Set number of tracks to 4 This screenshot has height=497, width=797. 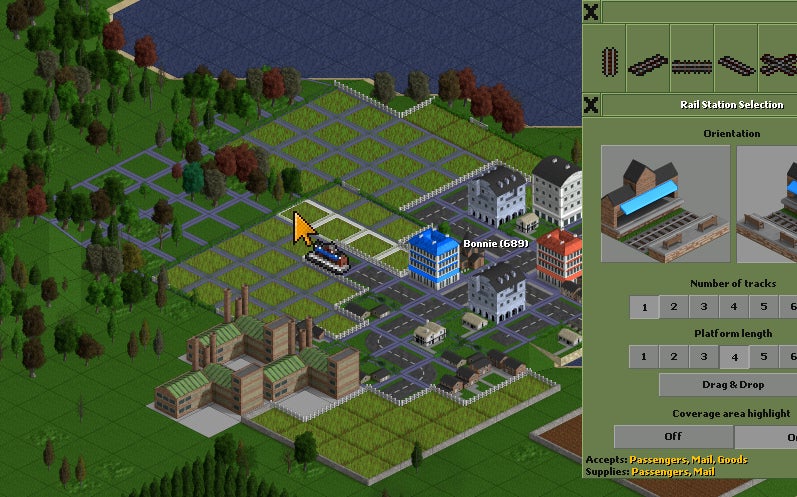click(x=734, y=307)
